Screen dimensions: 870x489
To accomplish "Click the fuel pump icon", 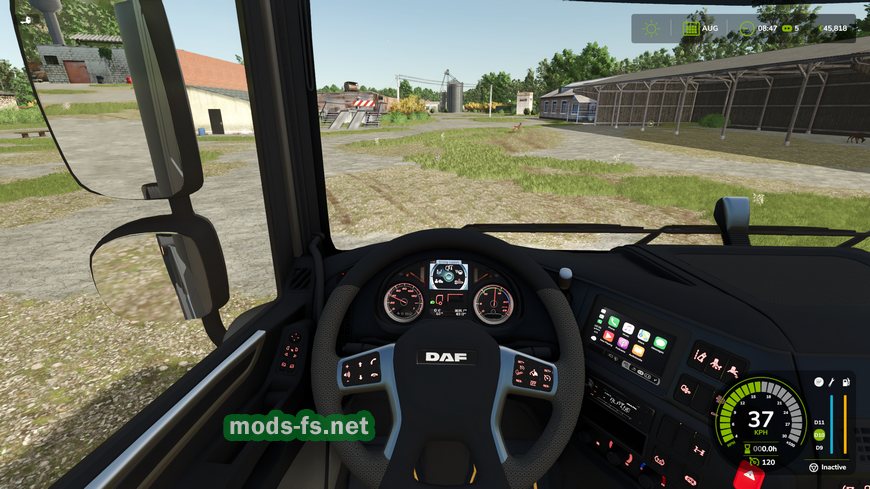I will 846,382.
